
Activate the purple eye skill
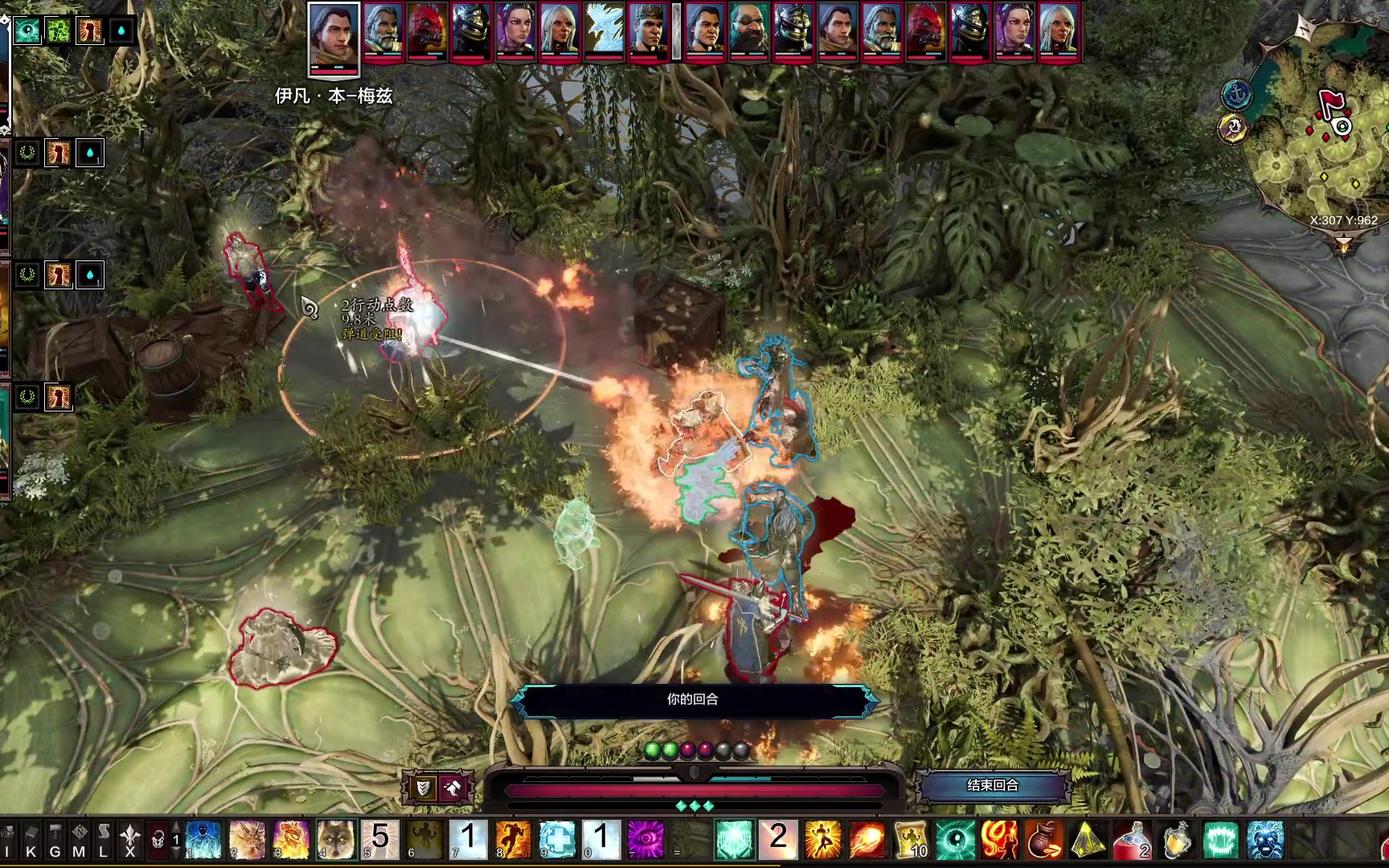tap(645, 840)
